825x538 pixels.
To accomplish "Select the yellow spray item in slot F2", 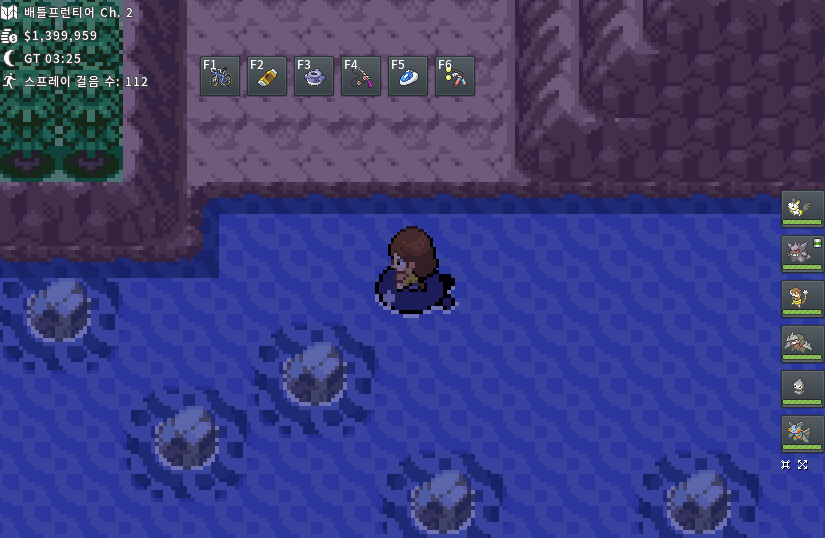I will [267, 76].
